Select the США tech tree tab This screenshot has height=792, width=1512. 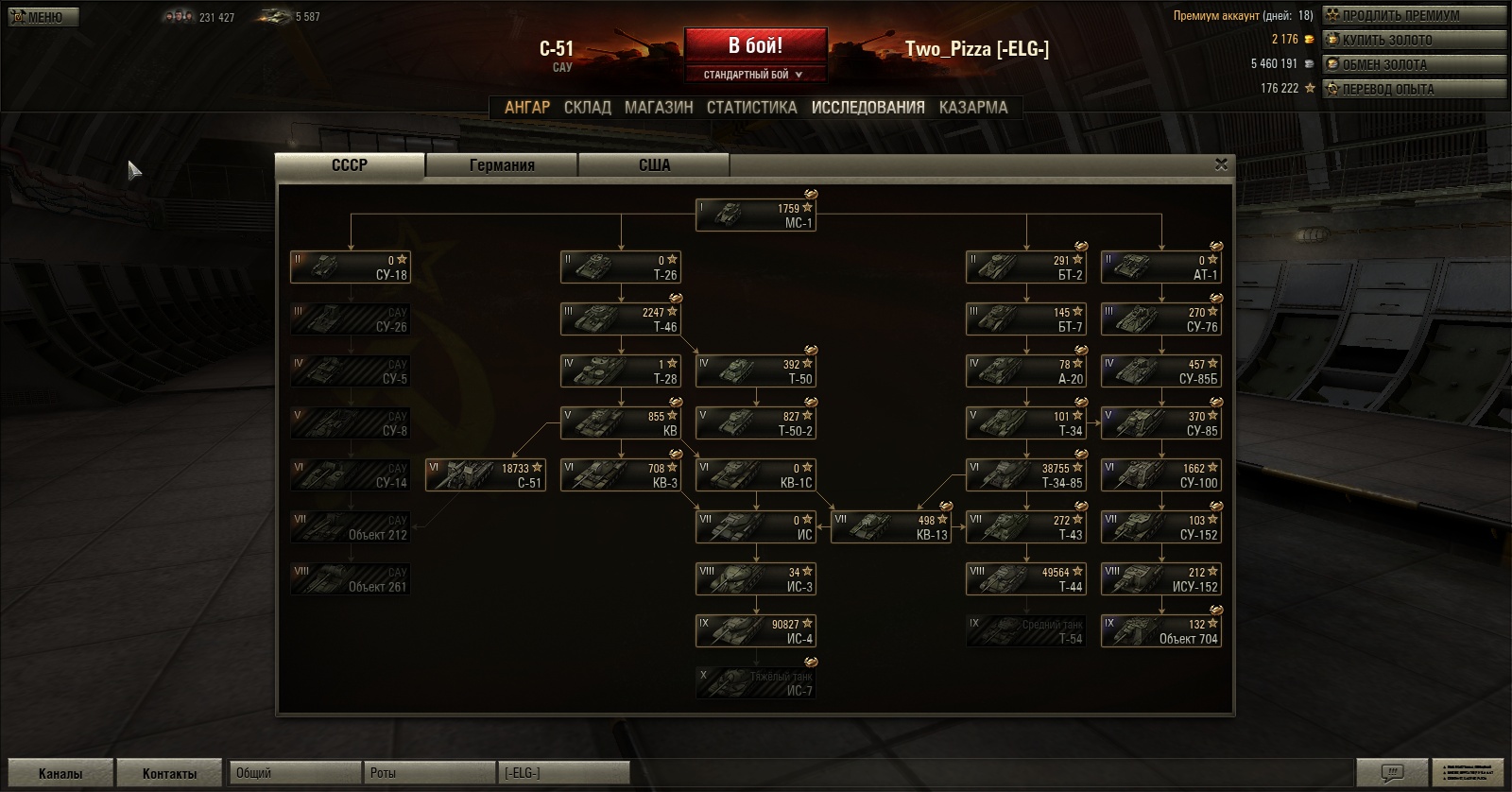654,165
